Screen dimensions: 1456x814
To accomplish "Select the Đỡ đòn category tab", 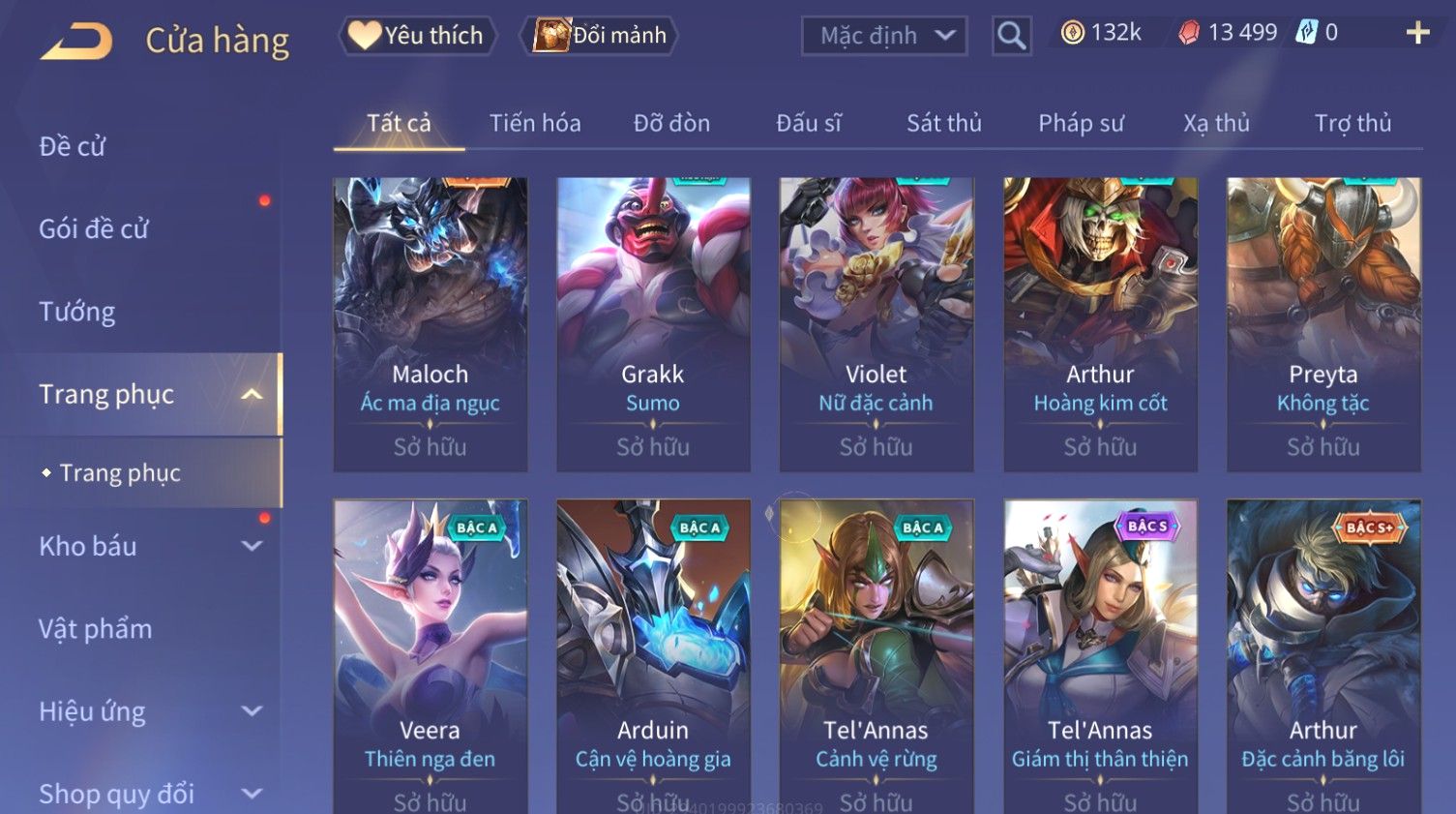I will coord(671,123).
